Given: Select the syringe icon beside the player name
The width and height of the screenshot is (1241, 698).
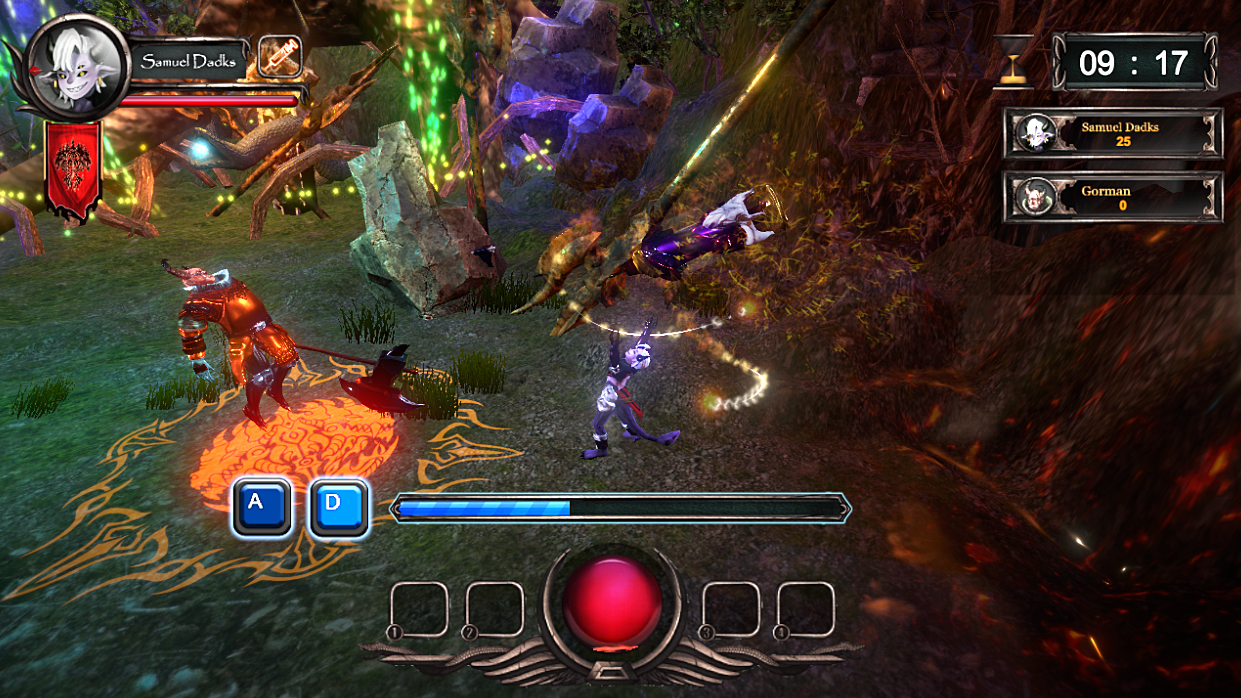Looking at the screenshot, I should pos(279,57).
